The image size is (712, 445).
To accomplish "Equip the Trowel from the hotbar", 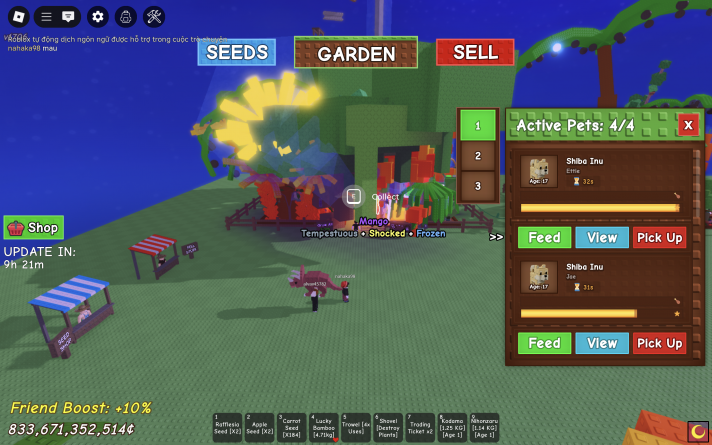I will 356,428.
